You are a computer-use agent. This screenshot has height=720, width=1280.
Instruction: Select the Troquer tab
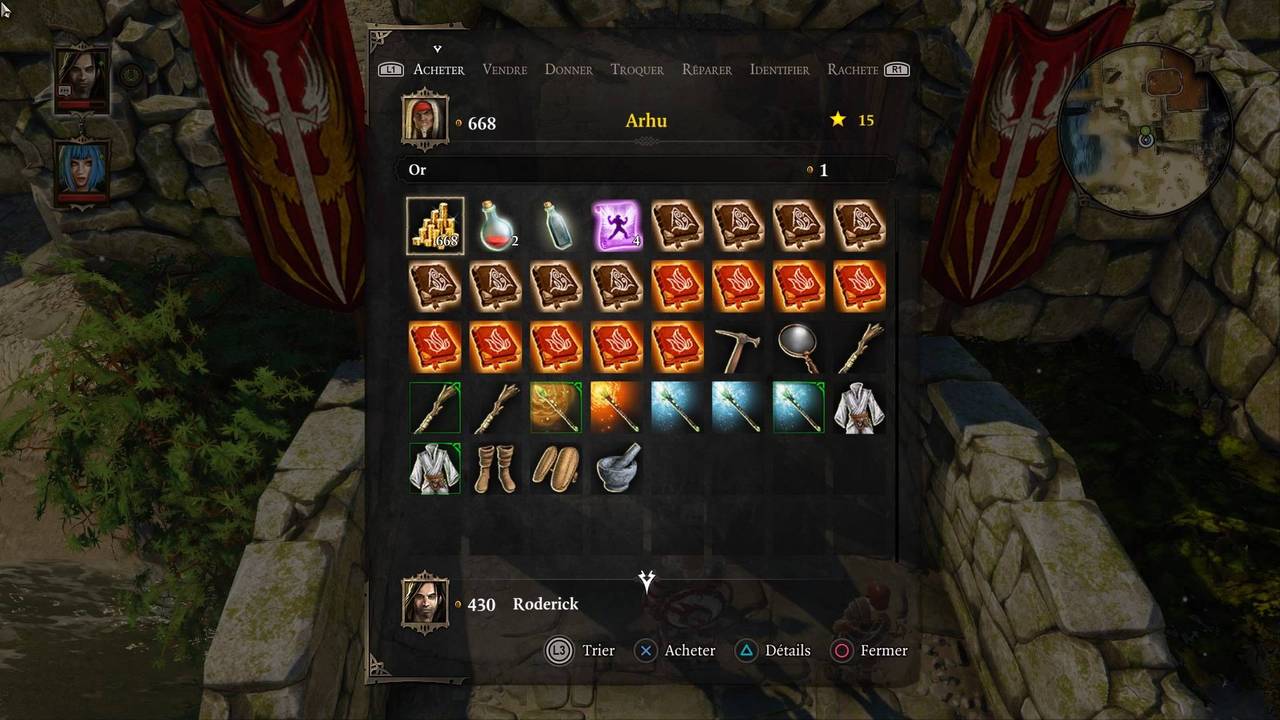[x=637, y=69]
